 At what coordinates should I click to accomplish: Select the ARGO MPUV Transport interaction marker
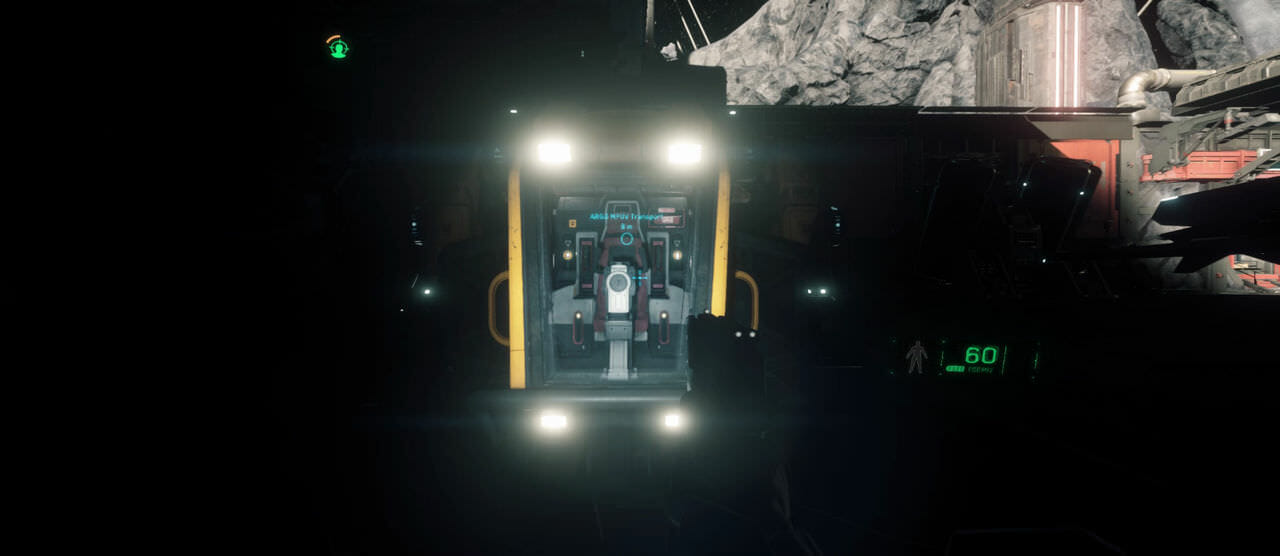click(627, 238)
